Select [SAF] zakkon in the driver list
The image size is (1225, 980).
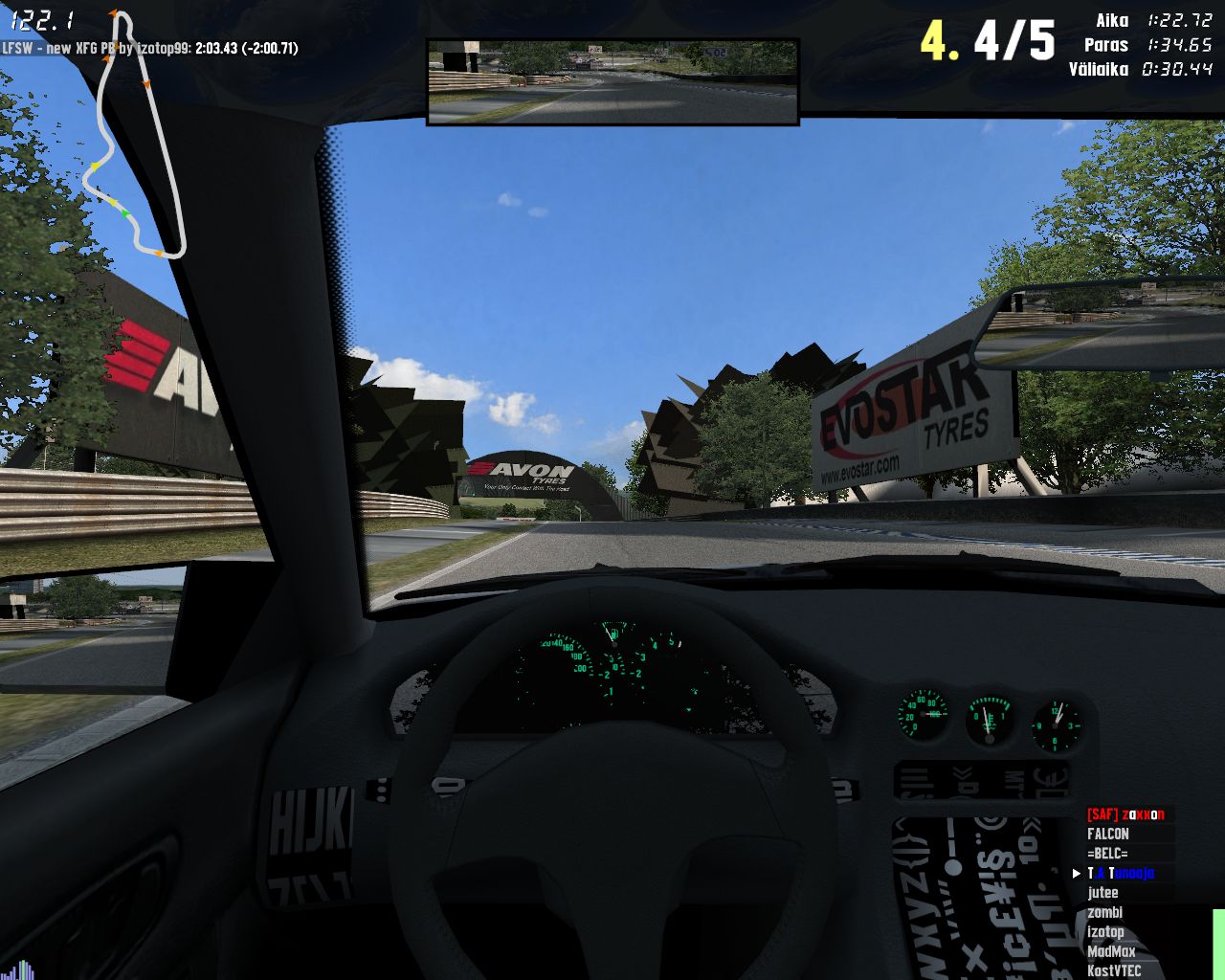pos(1125,814)
